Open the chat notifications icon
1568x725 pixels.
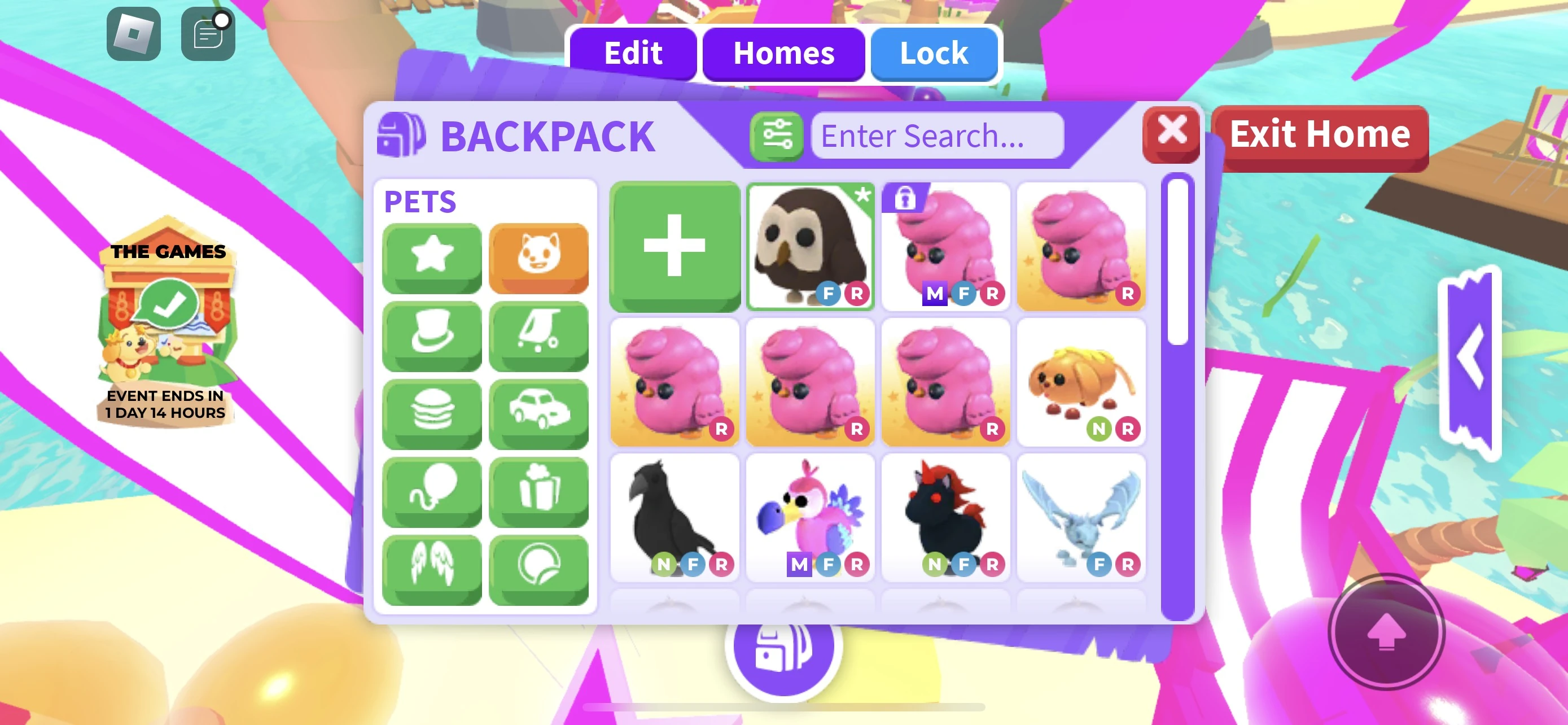tap(207, 33)
